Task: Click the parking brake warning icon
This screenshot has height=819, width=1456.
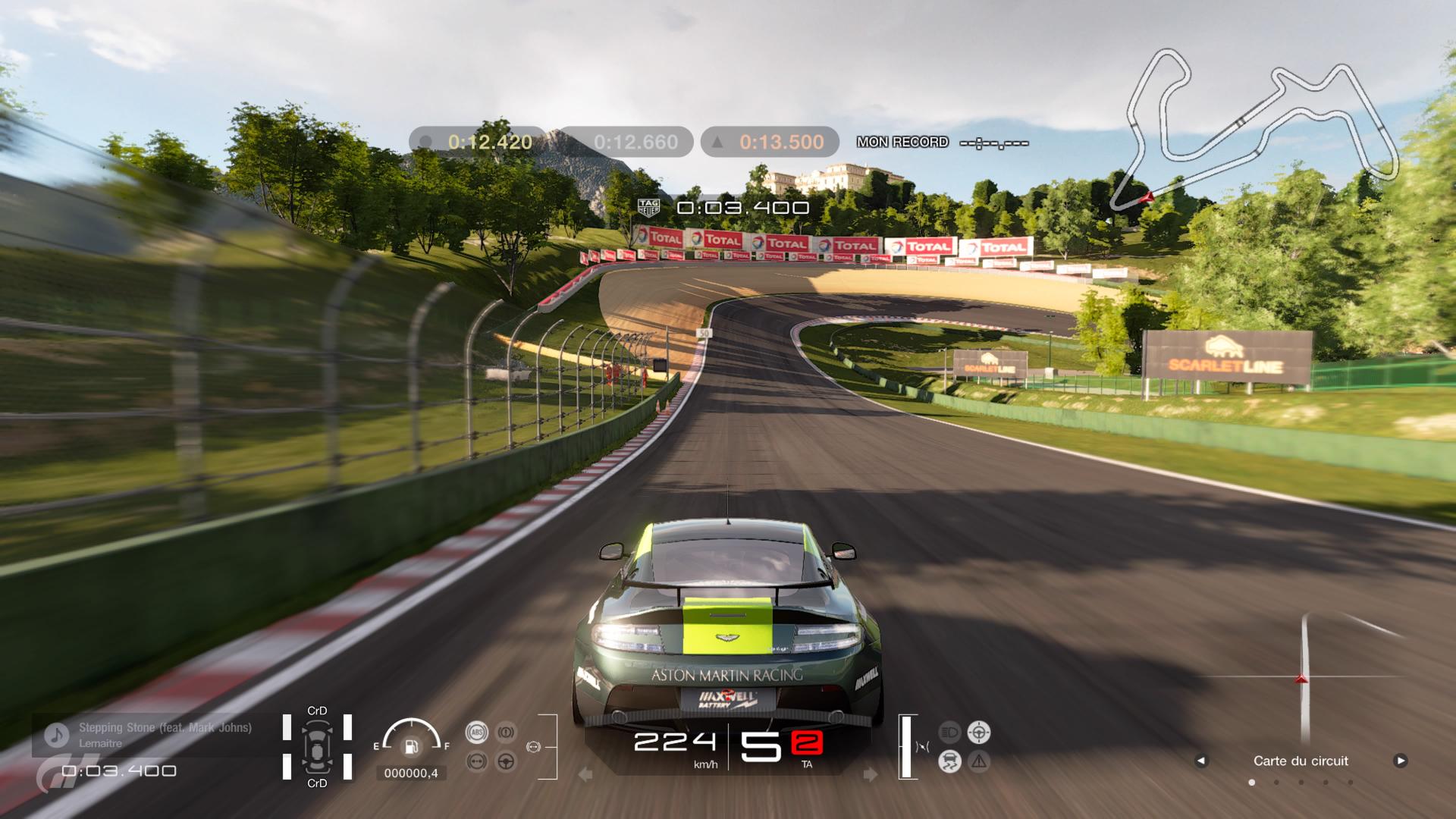Action: [x=506, y=732]
